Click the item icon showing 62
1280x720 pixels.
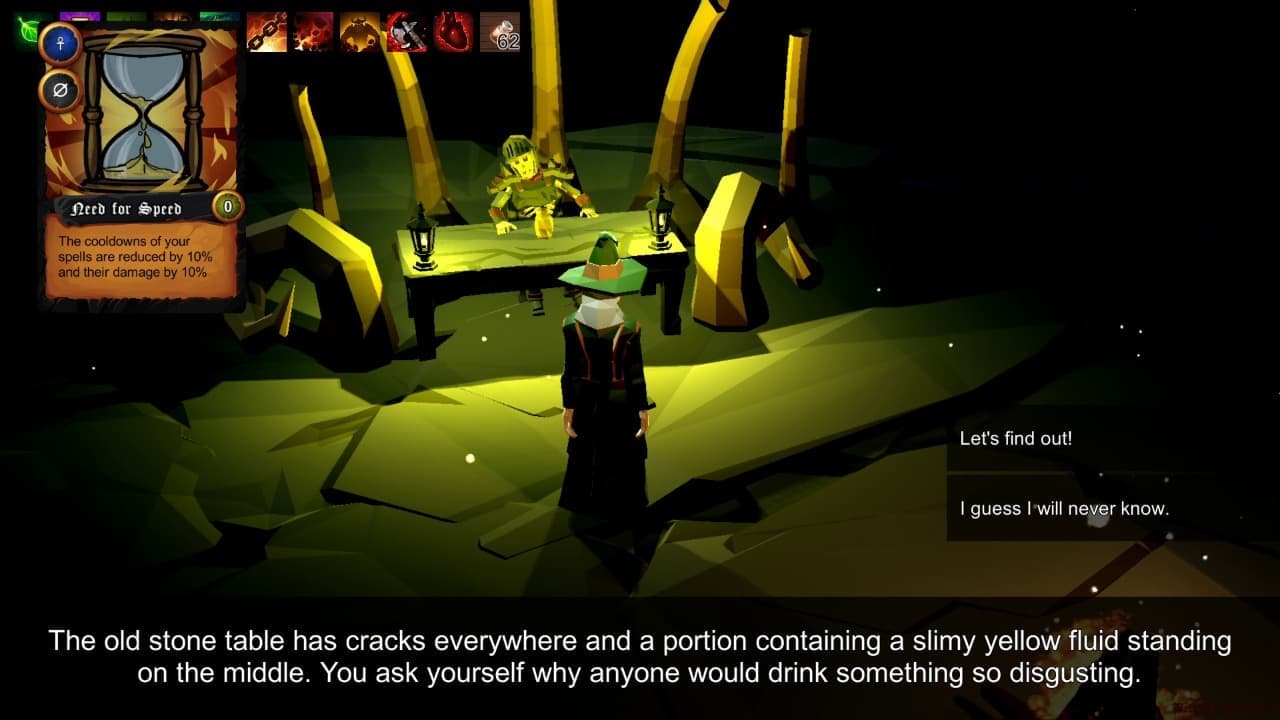point(500,32)
